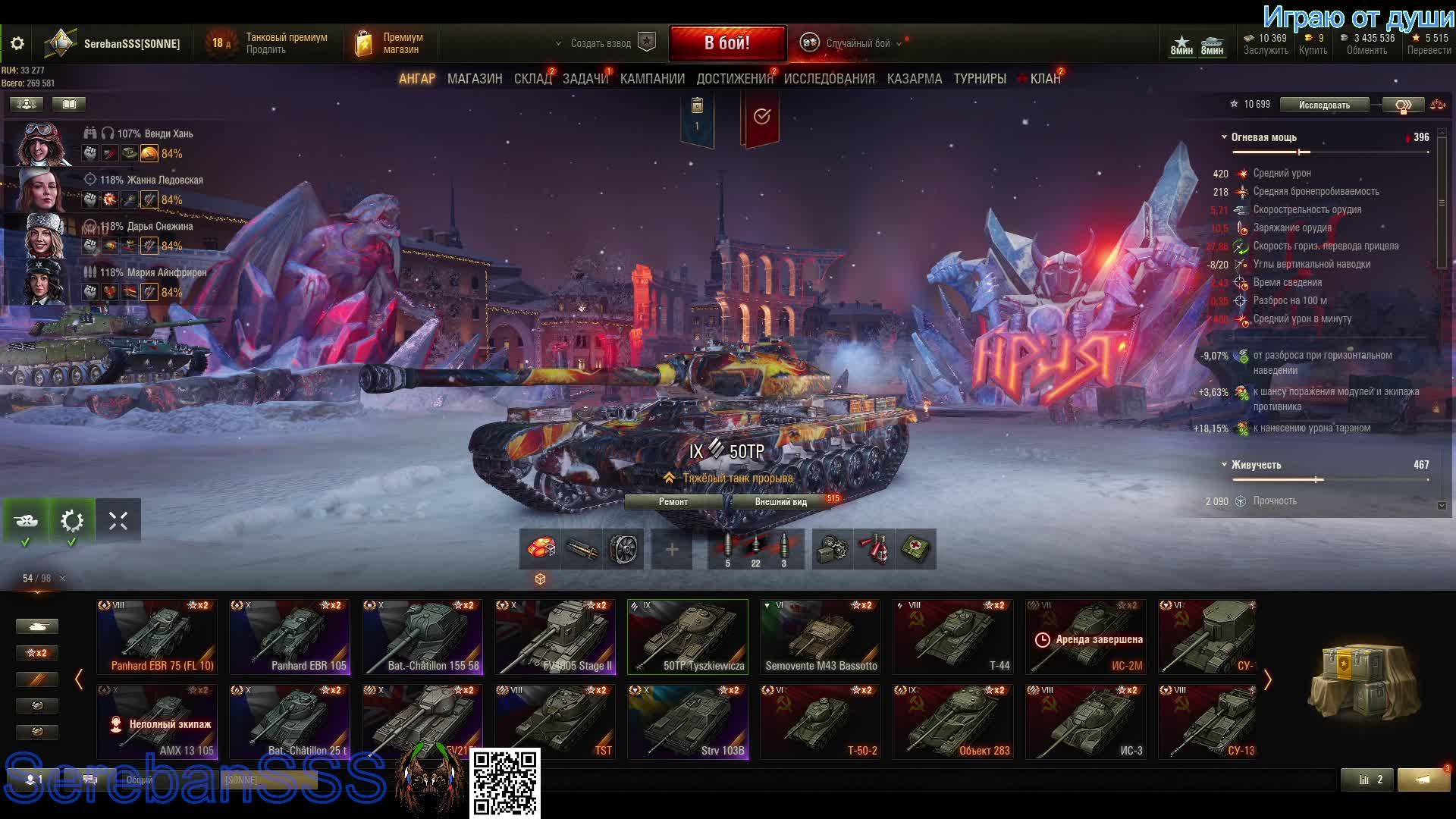The image size is (1456, 819).
Task: Click the Создать взвод platoon option
Action: point(601,43)
